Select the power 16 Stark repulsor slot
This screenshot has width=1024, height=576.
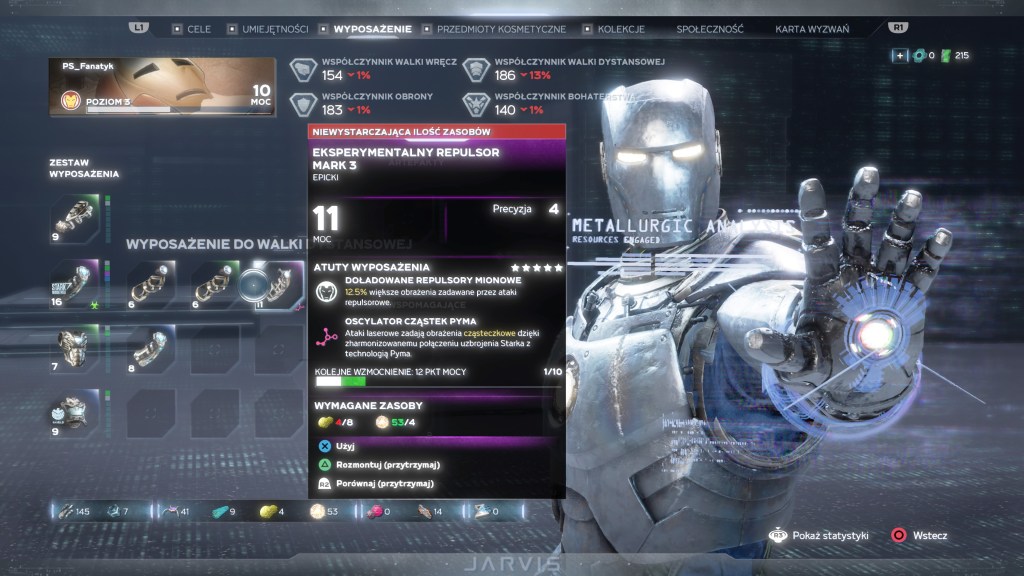(75, 284)
